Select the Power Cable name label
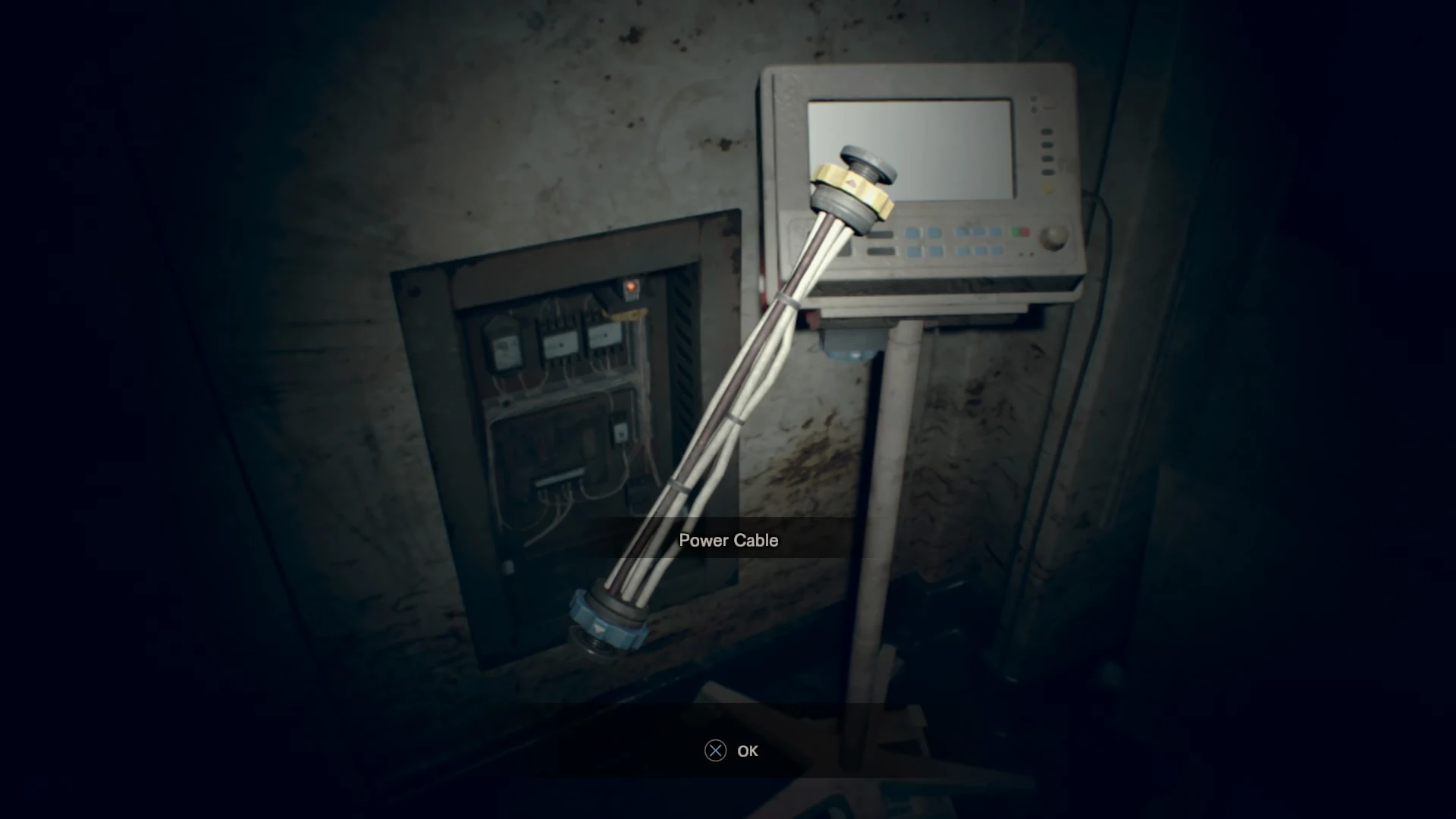 728,540
